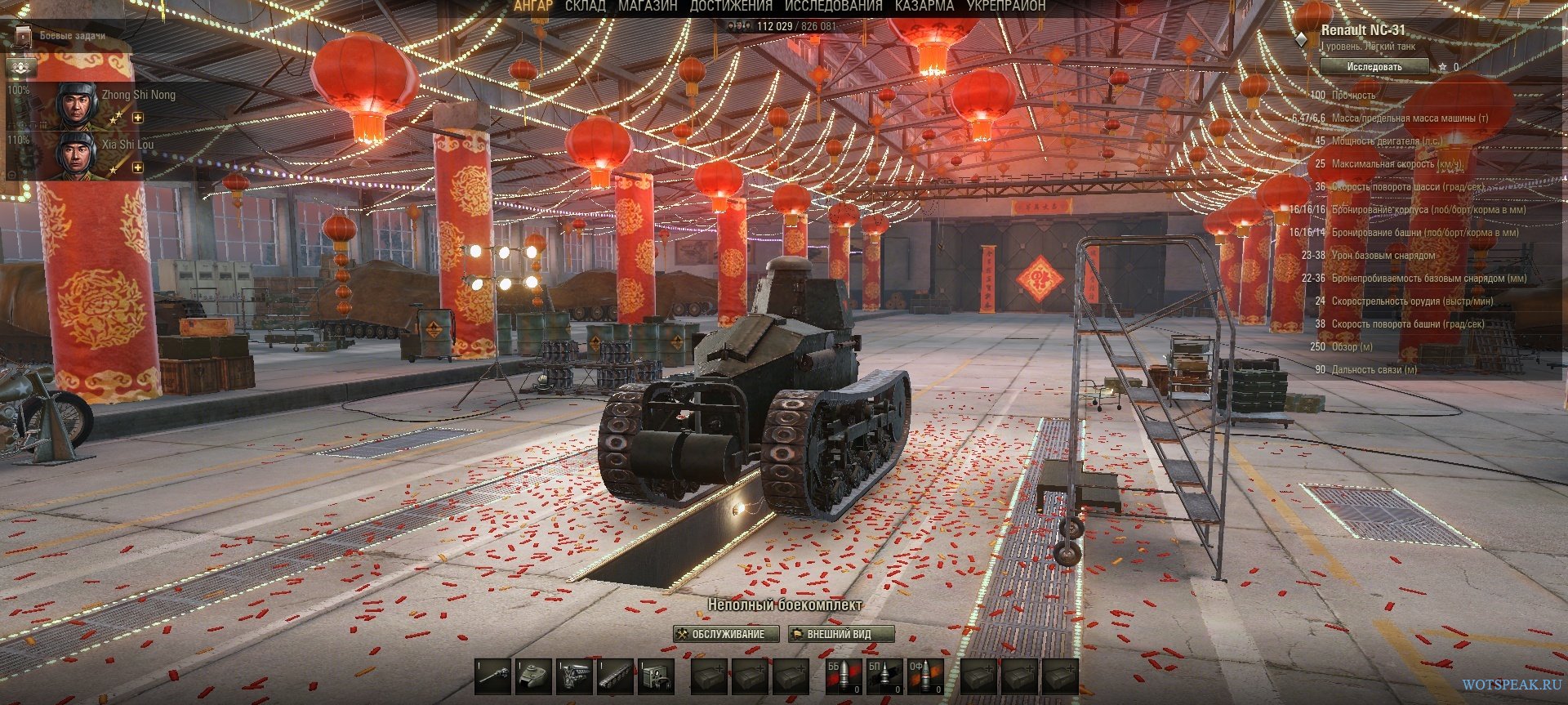Screen dimensions: 1568x705
Task: Select the ОФ high-explosive shell slot
Action: [x=925, y=676]
